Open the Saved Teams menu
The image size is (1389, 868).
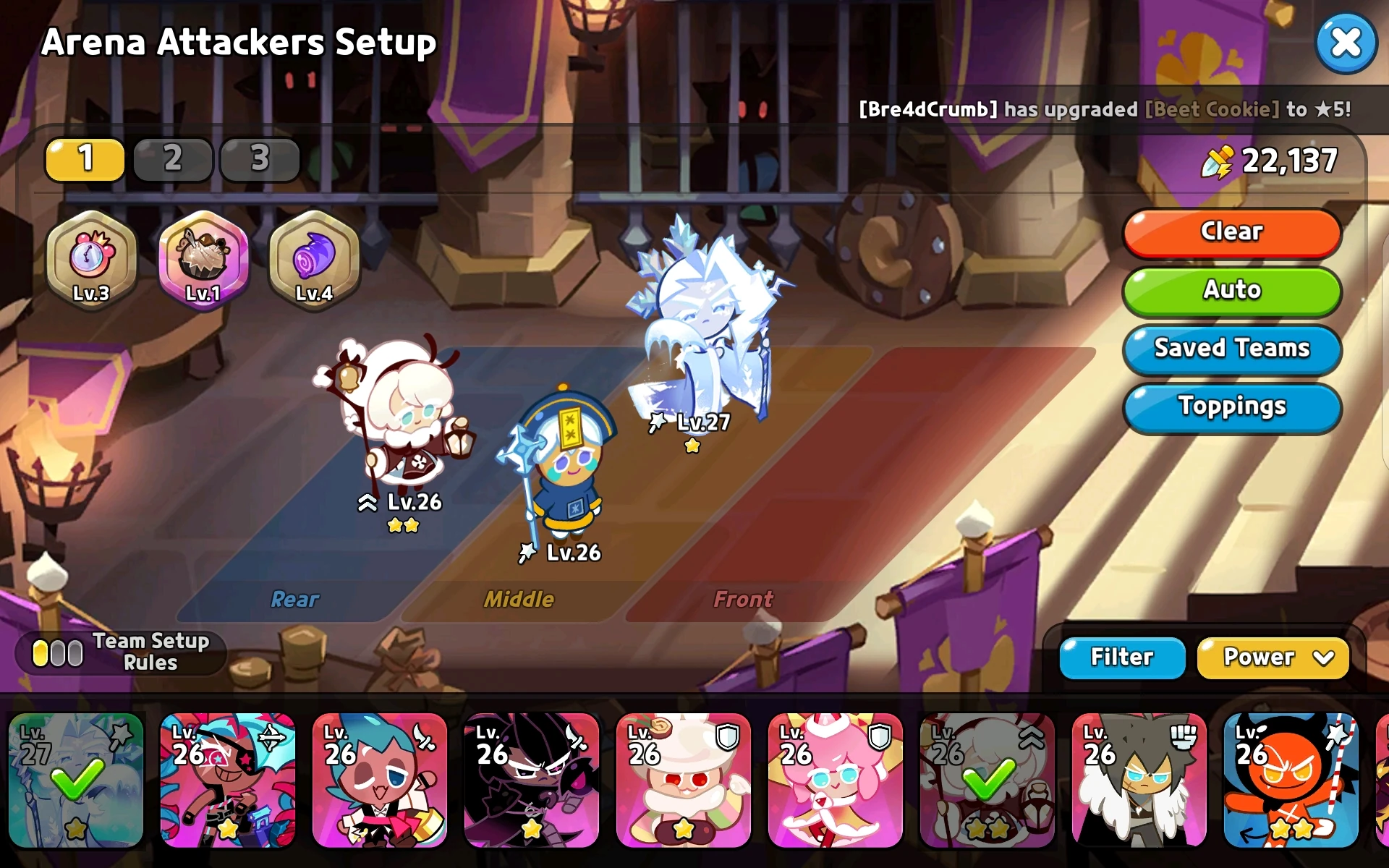(1231, 349)
